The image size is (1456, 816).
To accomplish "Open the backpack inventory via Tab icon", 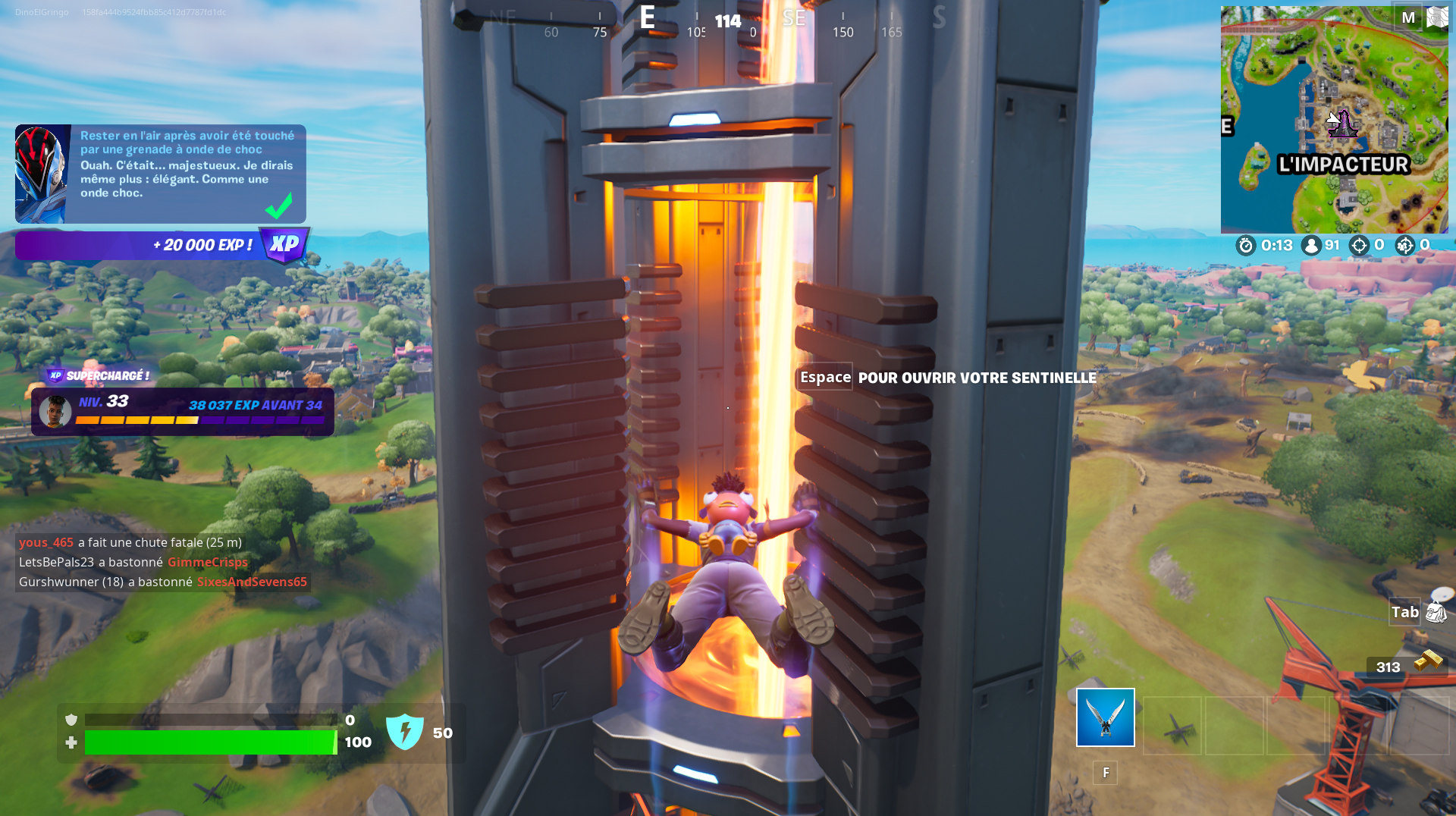I will coord(1432,611).
